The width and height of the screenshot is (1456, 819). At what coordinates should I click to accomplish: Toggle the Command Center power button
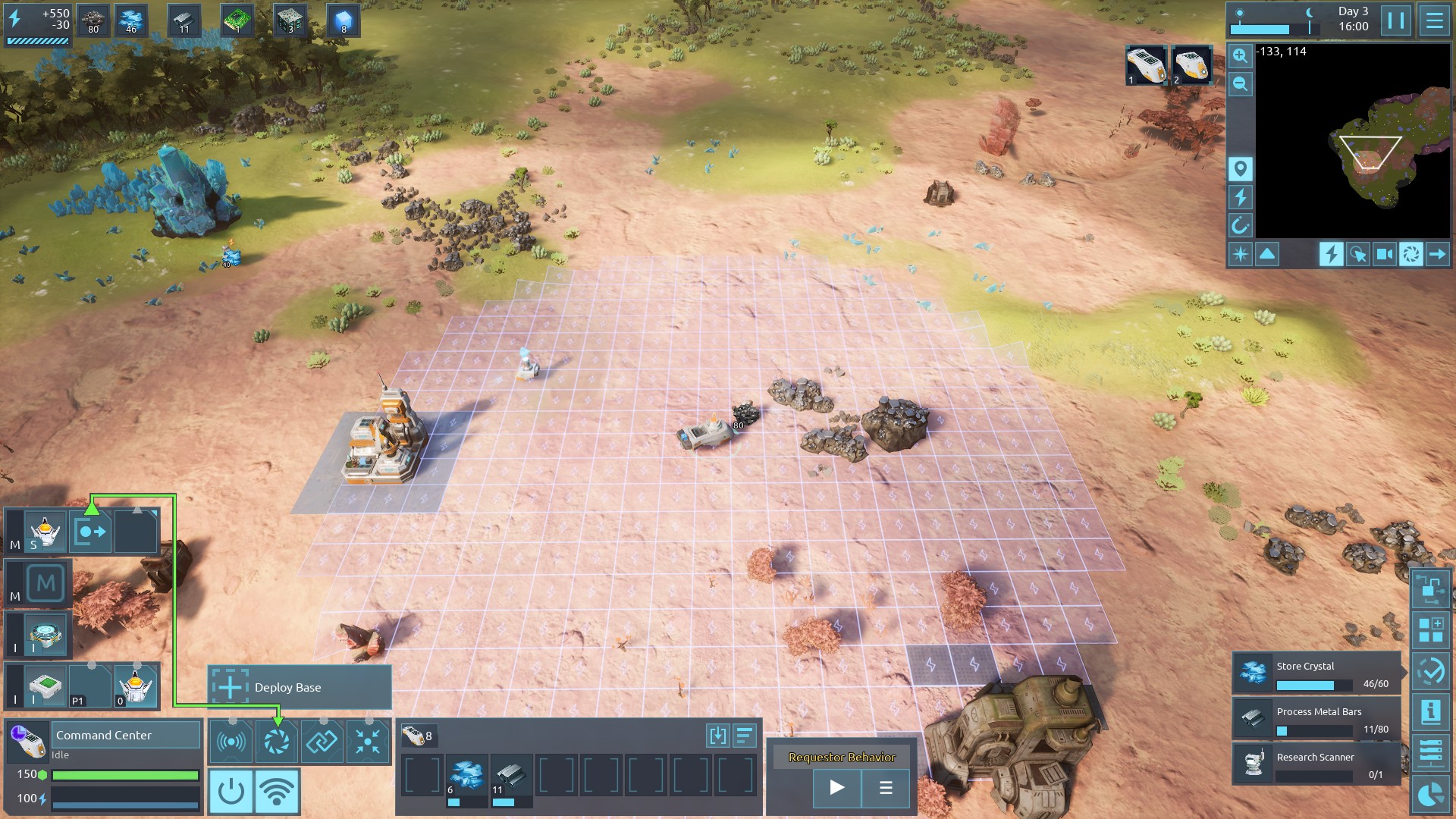coord(231,791)
